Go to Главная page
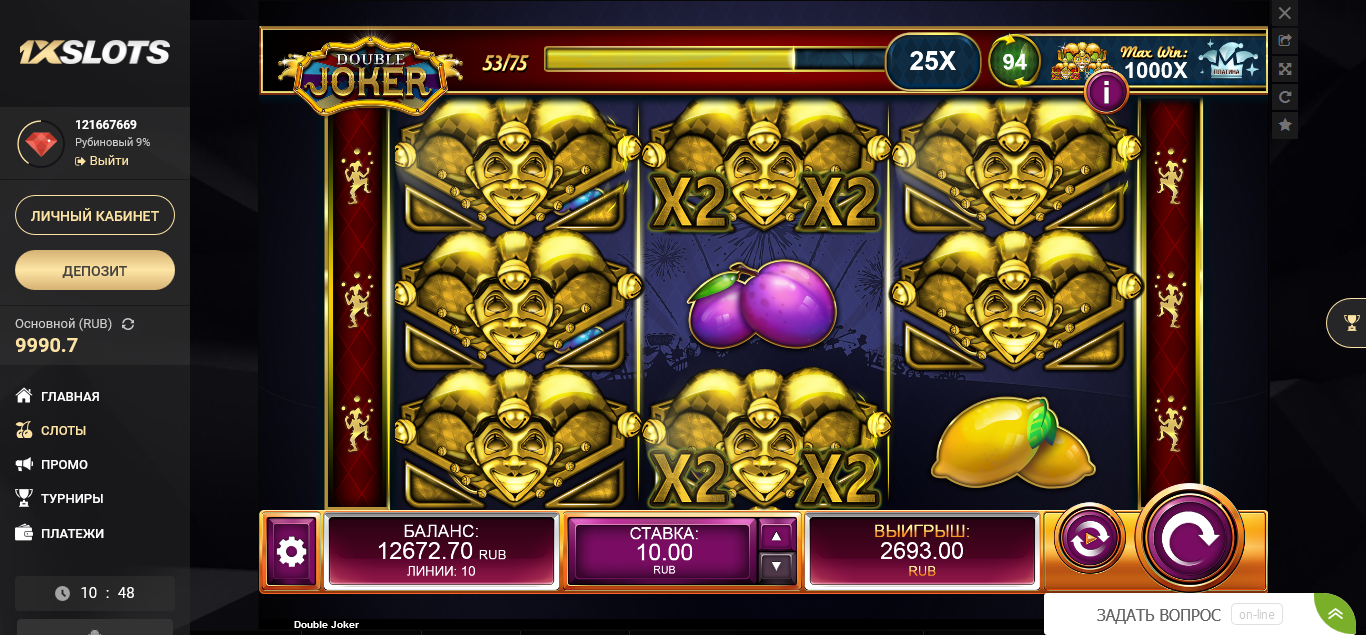Screen dimensions: 1366x635 click(69, 396)
